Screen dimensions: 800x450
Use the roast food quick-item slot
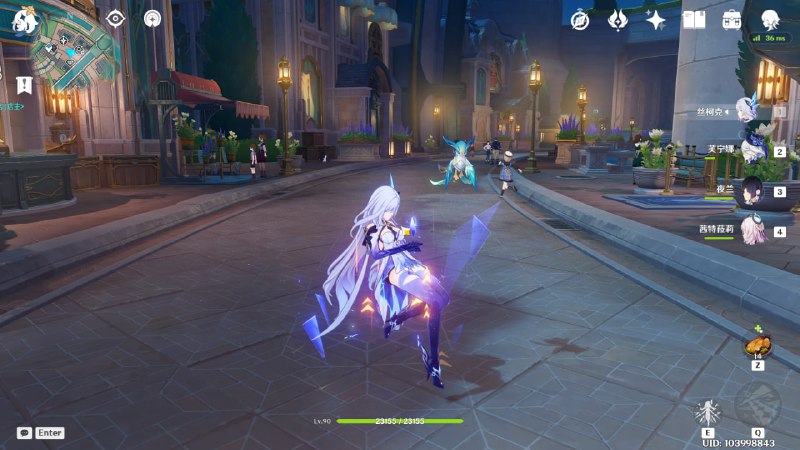757,346
